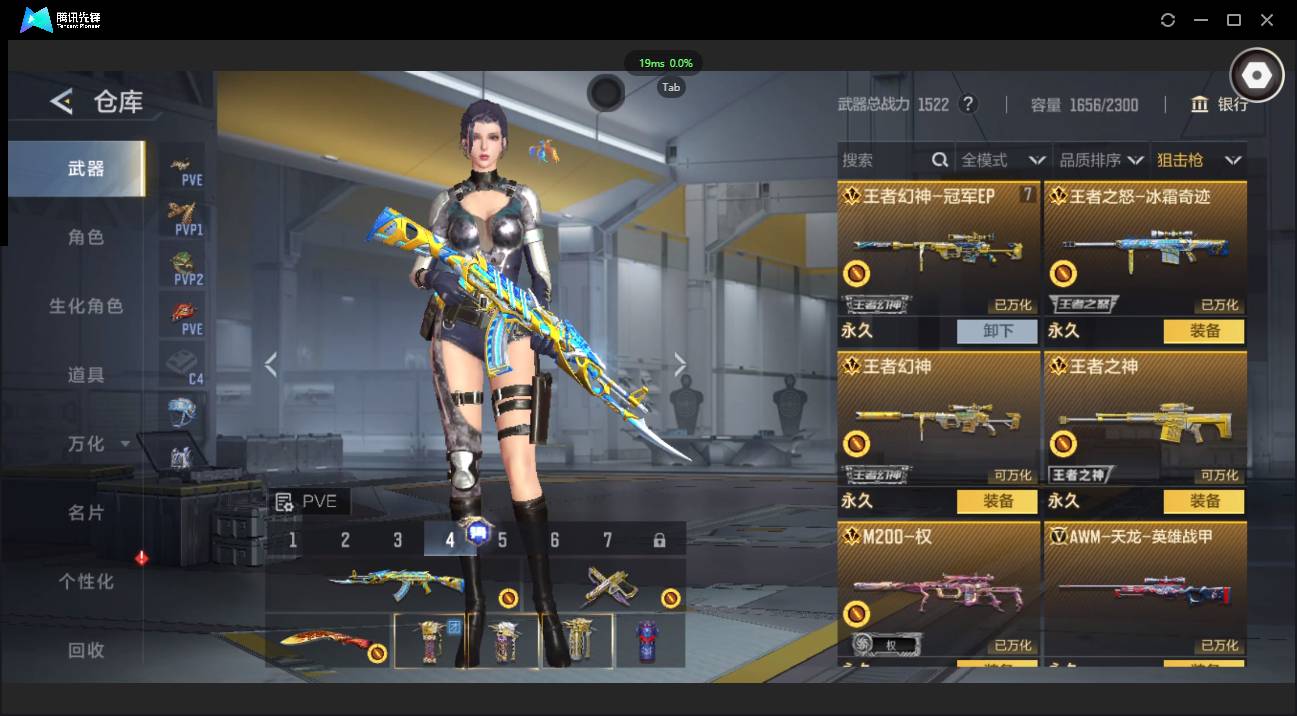Open the 银行 bank
1297x716 pixels.
click(1219, 105)
